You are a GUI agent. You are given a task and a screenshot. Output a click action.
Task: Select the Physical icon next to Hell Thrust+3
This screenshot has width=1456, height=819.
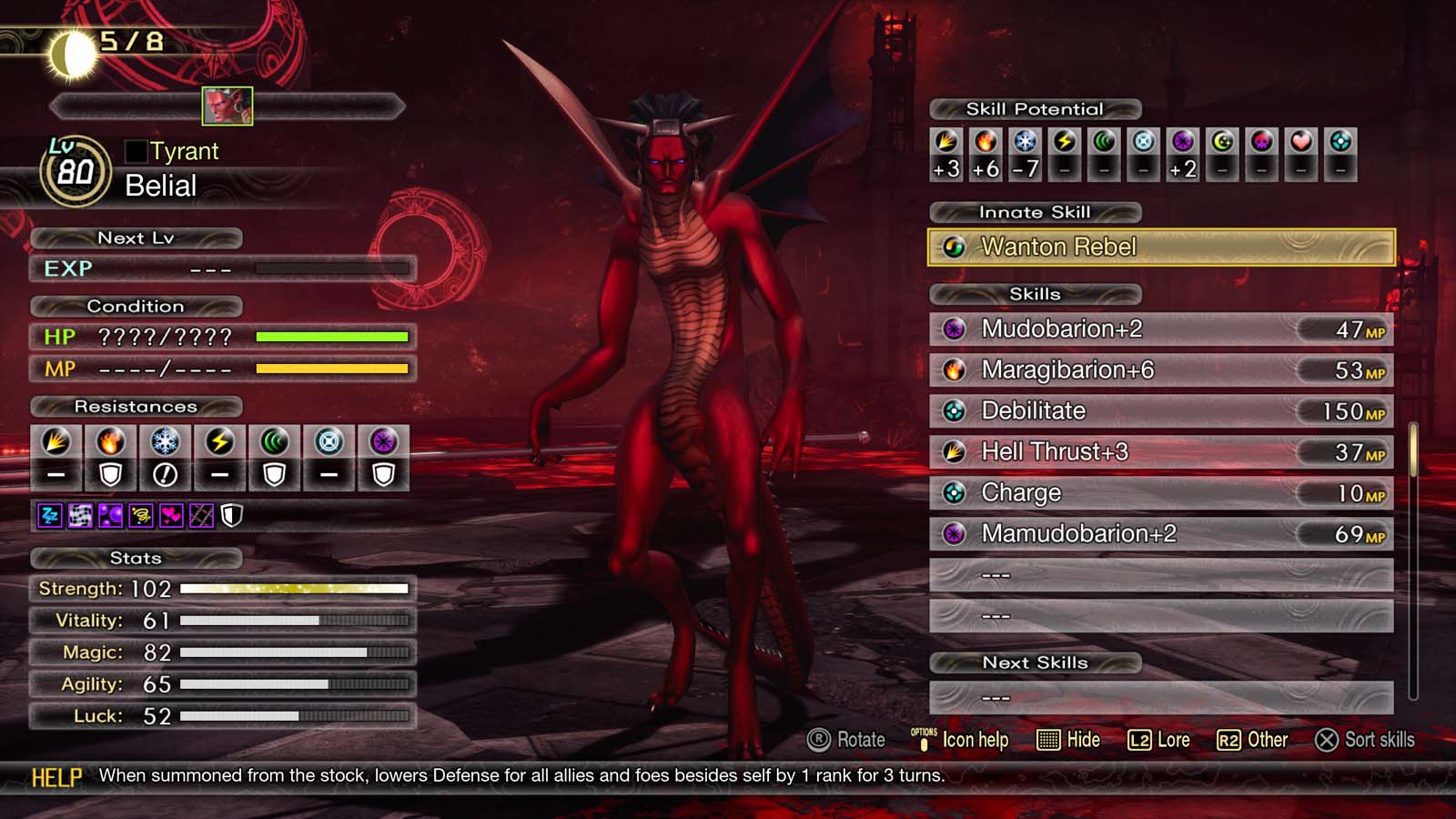[953, 451]
